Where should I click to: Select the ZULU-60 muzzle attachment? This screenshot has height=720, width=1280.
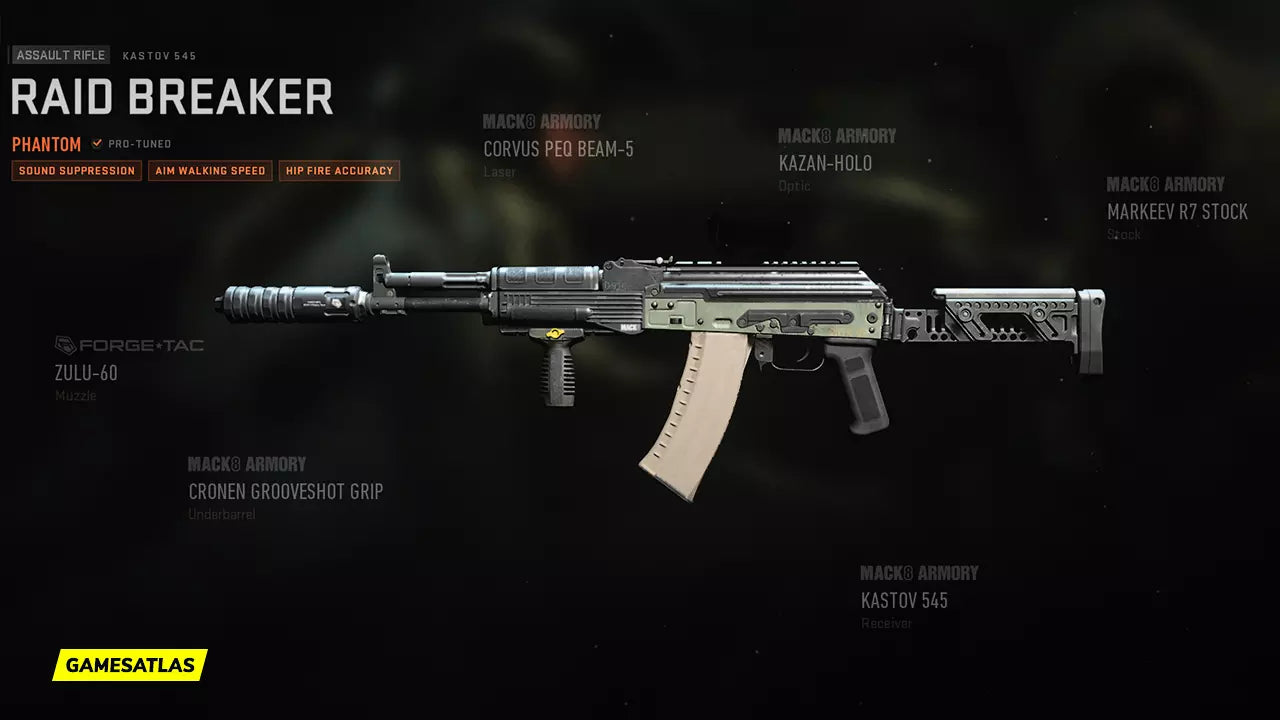(x=86, y=373)
